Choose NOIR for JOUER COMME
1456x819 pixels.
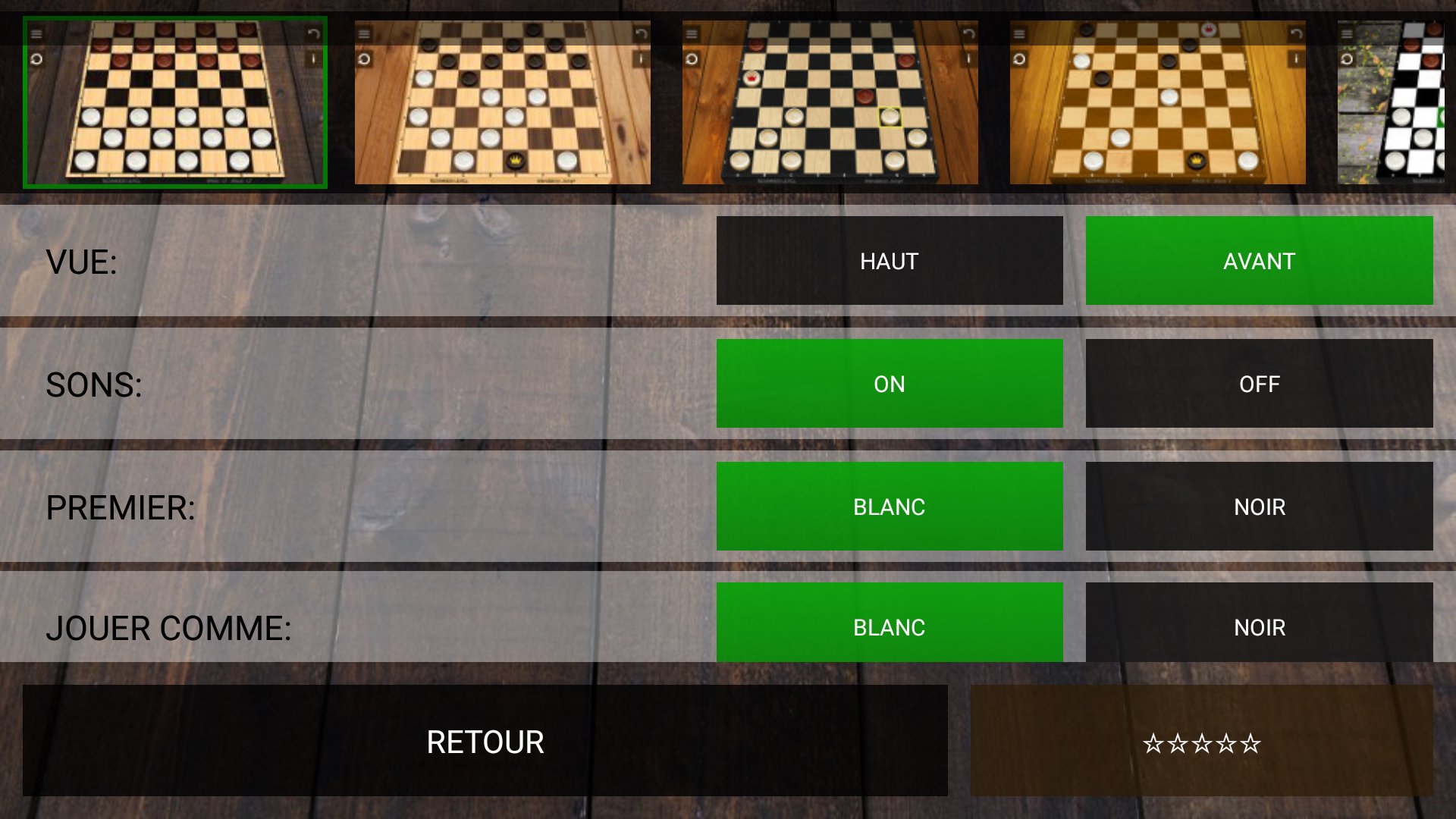coord(1259,627)
